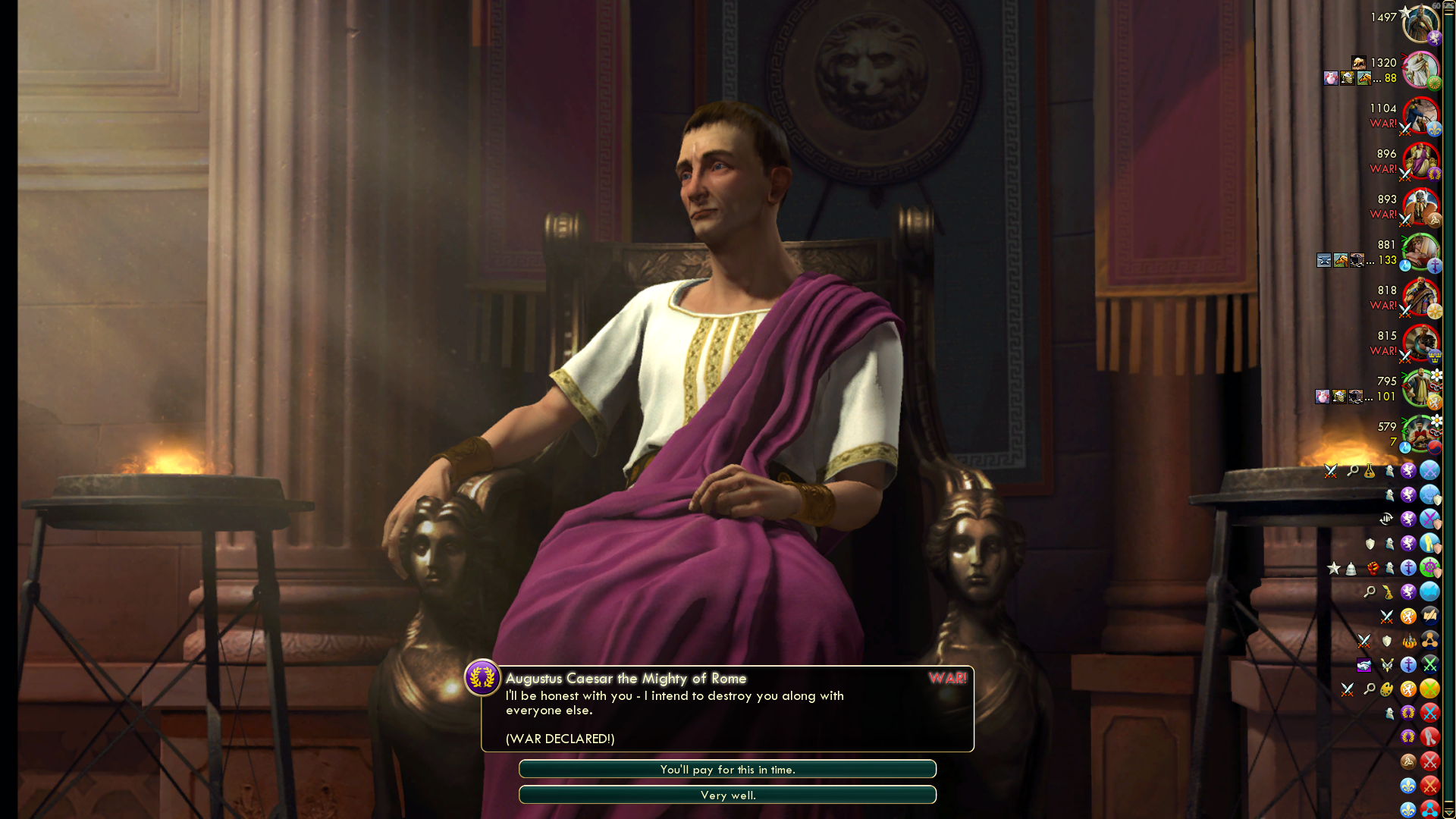Viewport: 1456px width, 819px height.
Task: Open the leader portrait with score 893
Action: (1420, 206)
